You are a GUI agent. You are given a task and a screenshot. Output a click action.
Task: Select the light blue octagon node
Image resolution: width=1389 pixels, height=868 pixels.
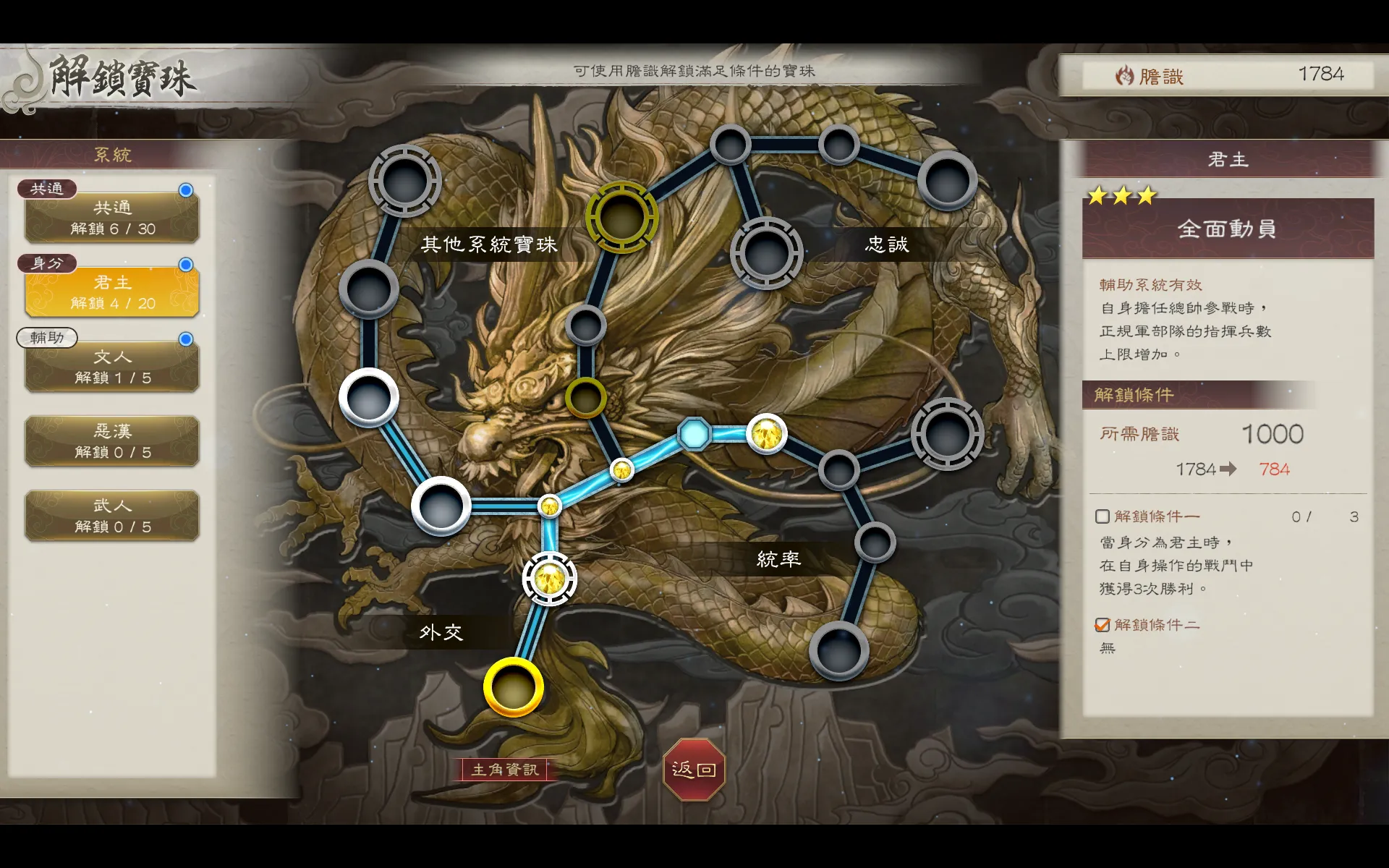pos(694,434)
